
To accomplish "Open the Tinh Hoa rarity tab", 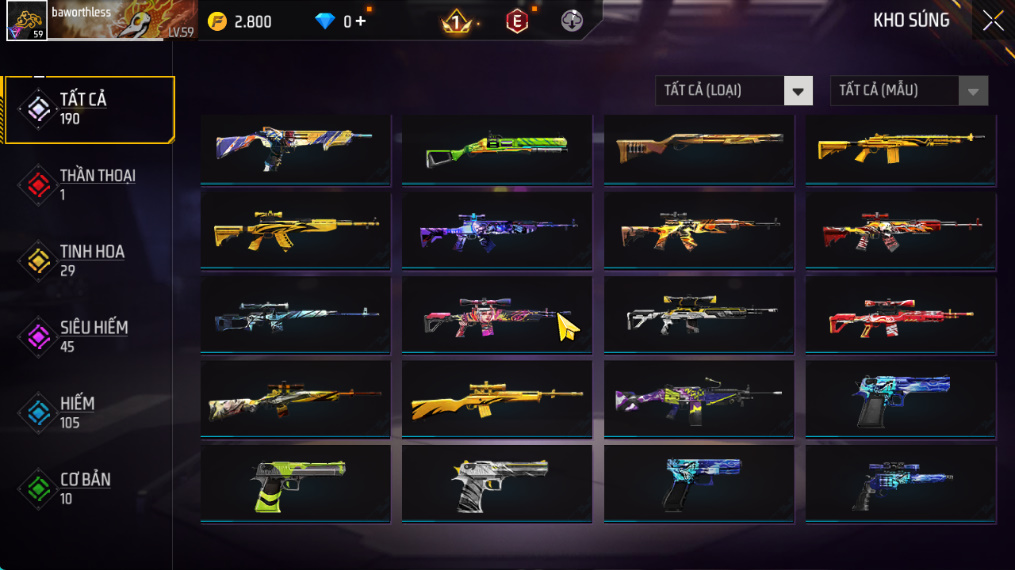I will [x=90, y=260].
